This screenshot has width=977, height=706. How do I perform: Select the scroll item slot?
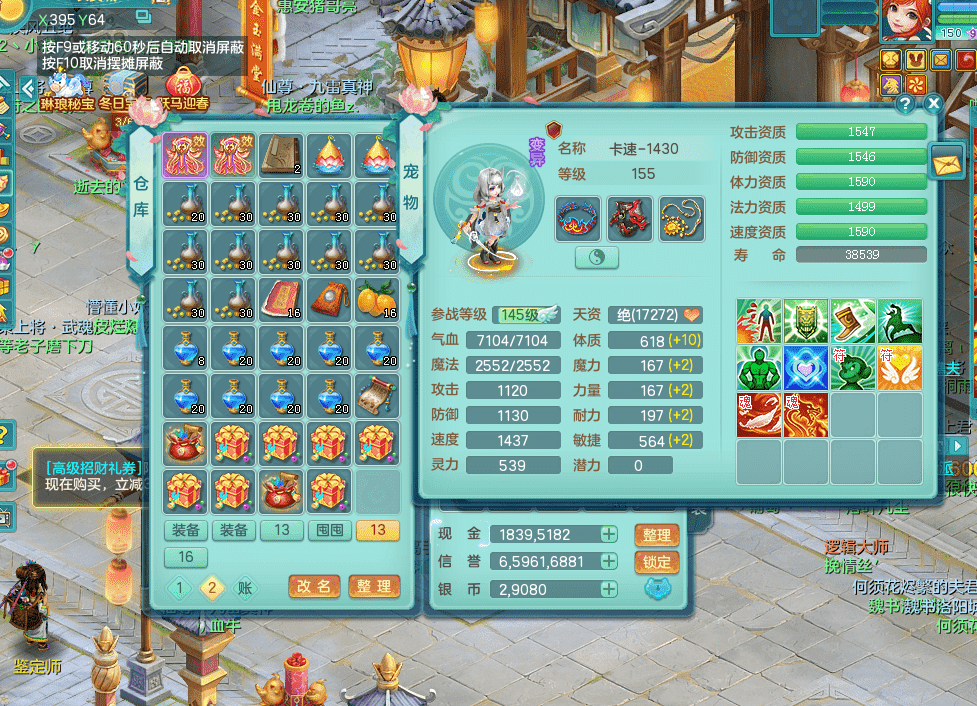(378, 395)
